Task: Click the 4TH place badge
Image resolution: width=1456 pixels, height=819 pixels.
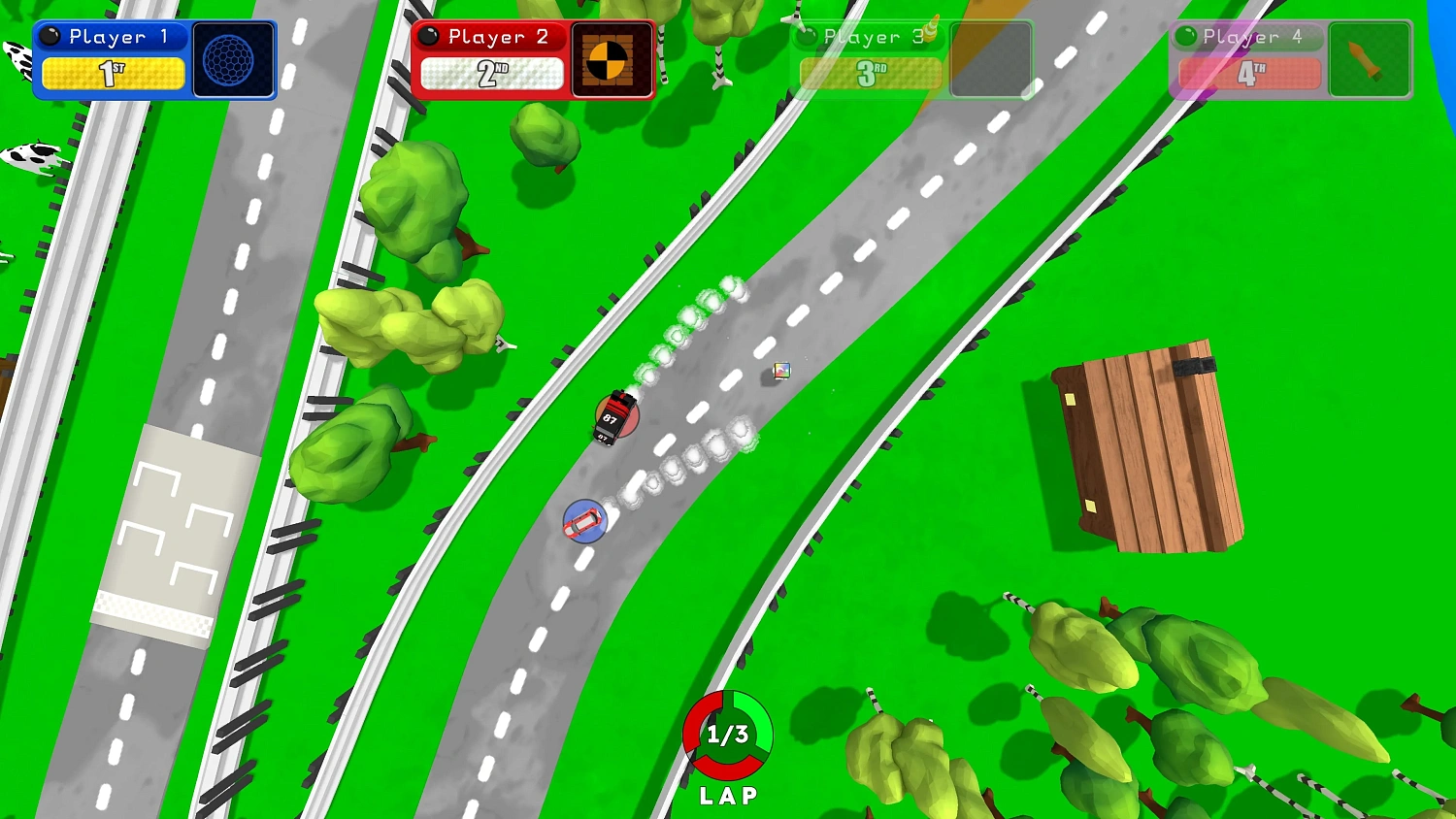Action: tap(1247, 74)
